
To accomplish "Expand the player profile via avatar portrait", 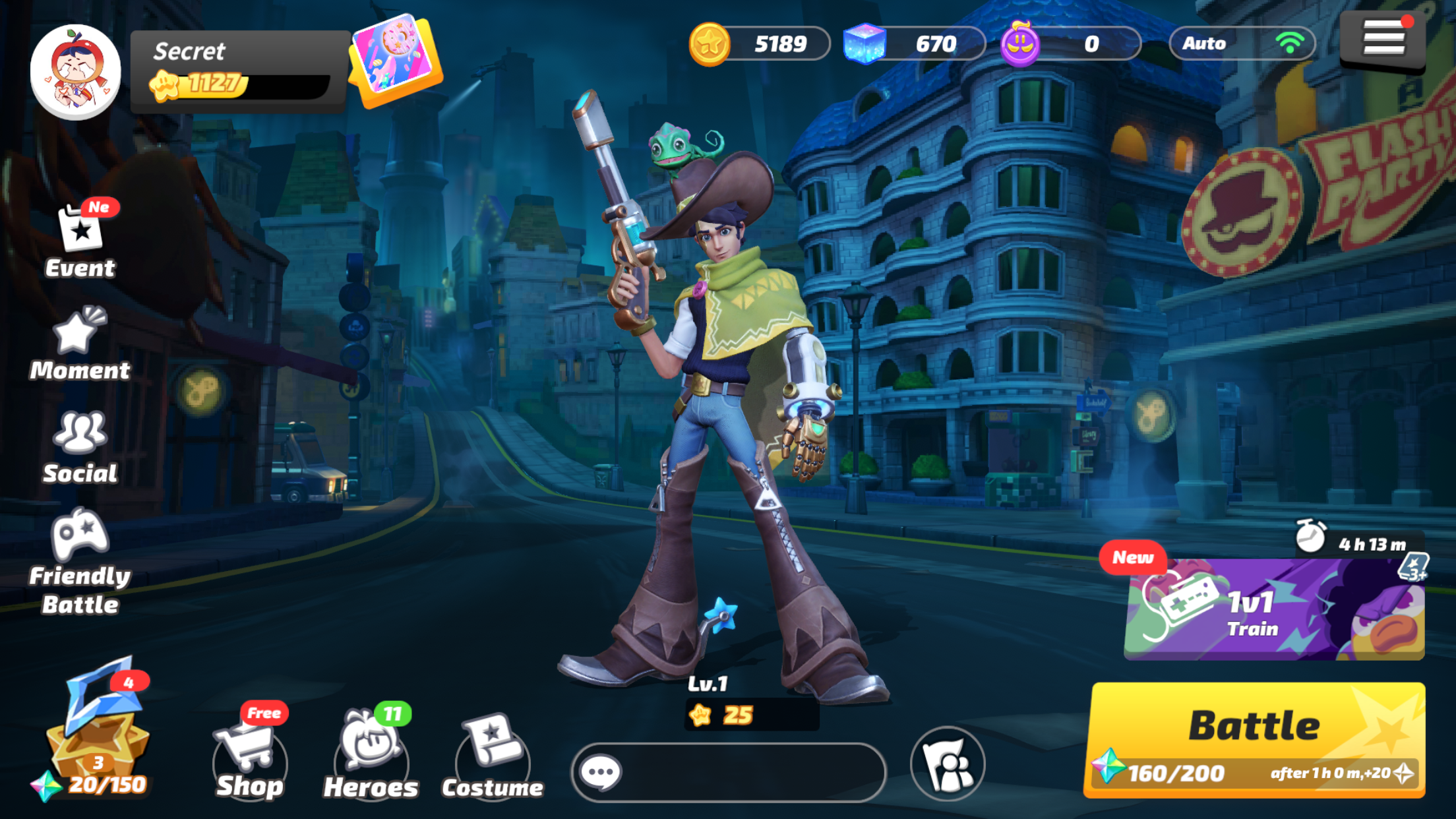I will coord(75,69).
